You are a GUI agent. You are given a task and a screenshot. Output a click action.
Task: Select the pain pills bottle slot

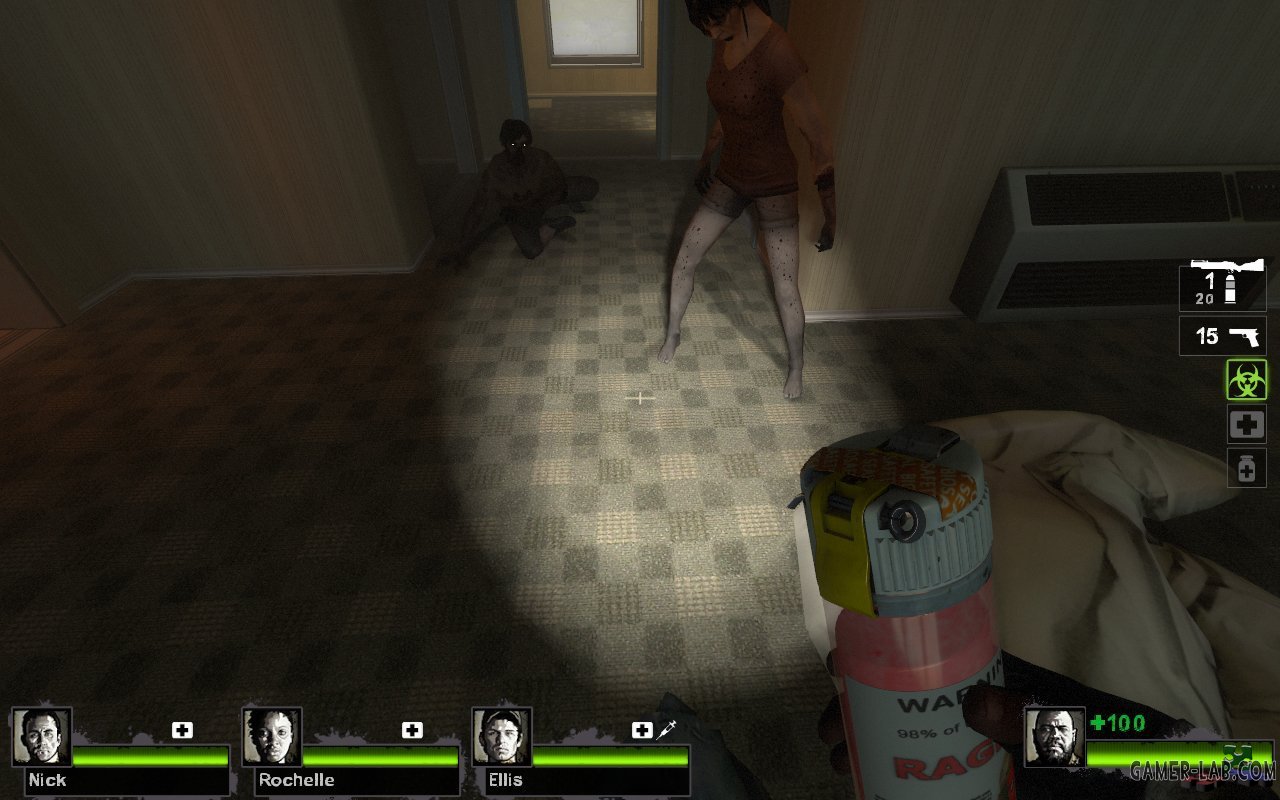coord(1246,467)
